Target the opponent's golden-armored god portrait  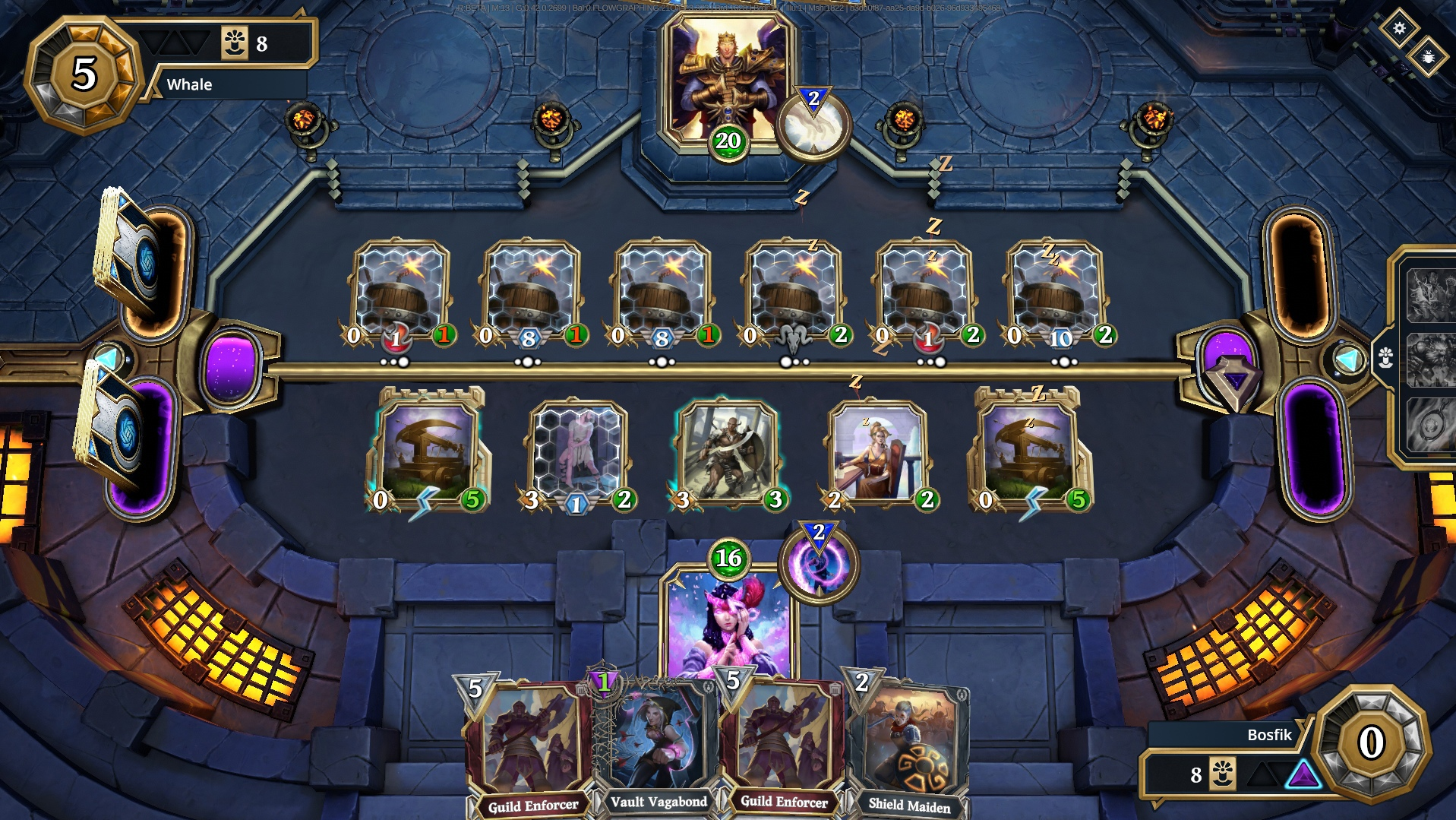(x=726, y=80)
